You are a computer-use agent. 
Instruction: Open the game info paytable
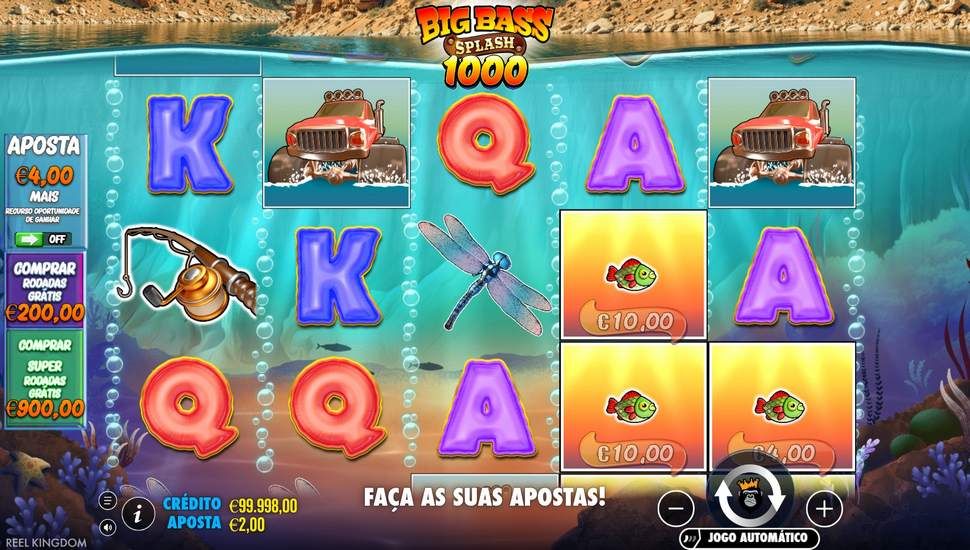(137, 515)
